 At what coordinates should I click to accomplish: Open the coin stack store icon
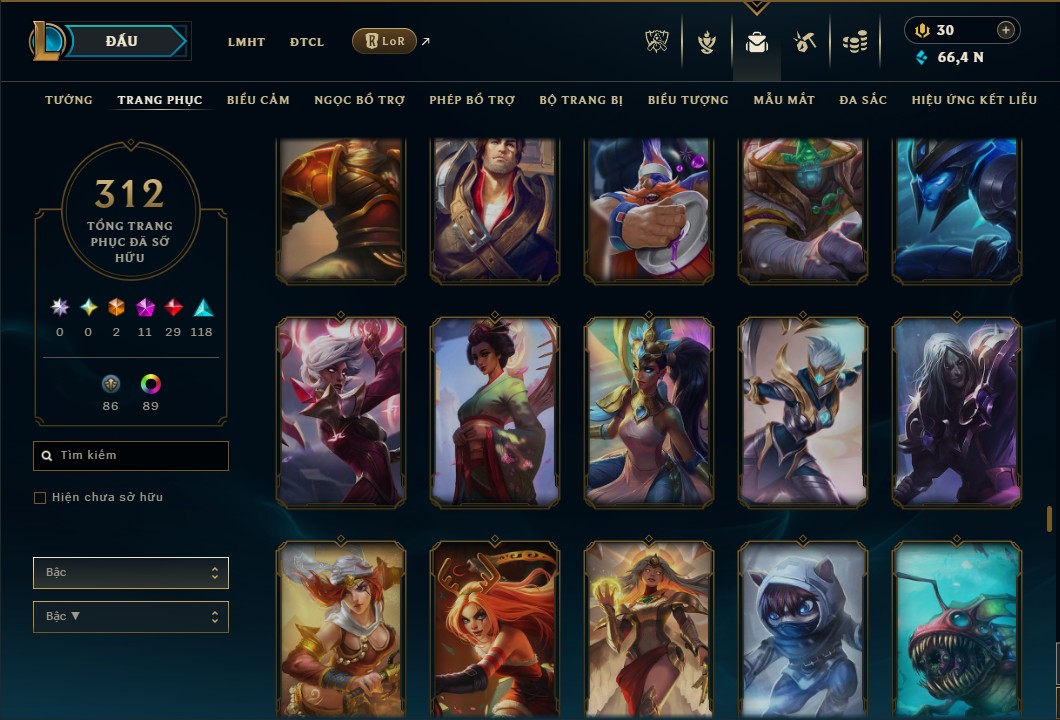pos(854,42)
